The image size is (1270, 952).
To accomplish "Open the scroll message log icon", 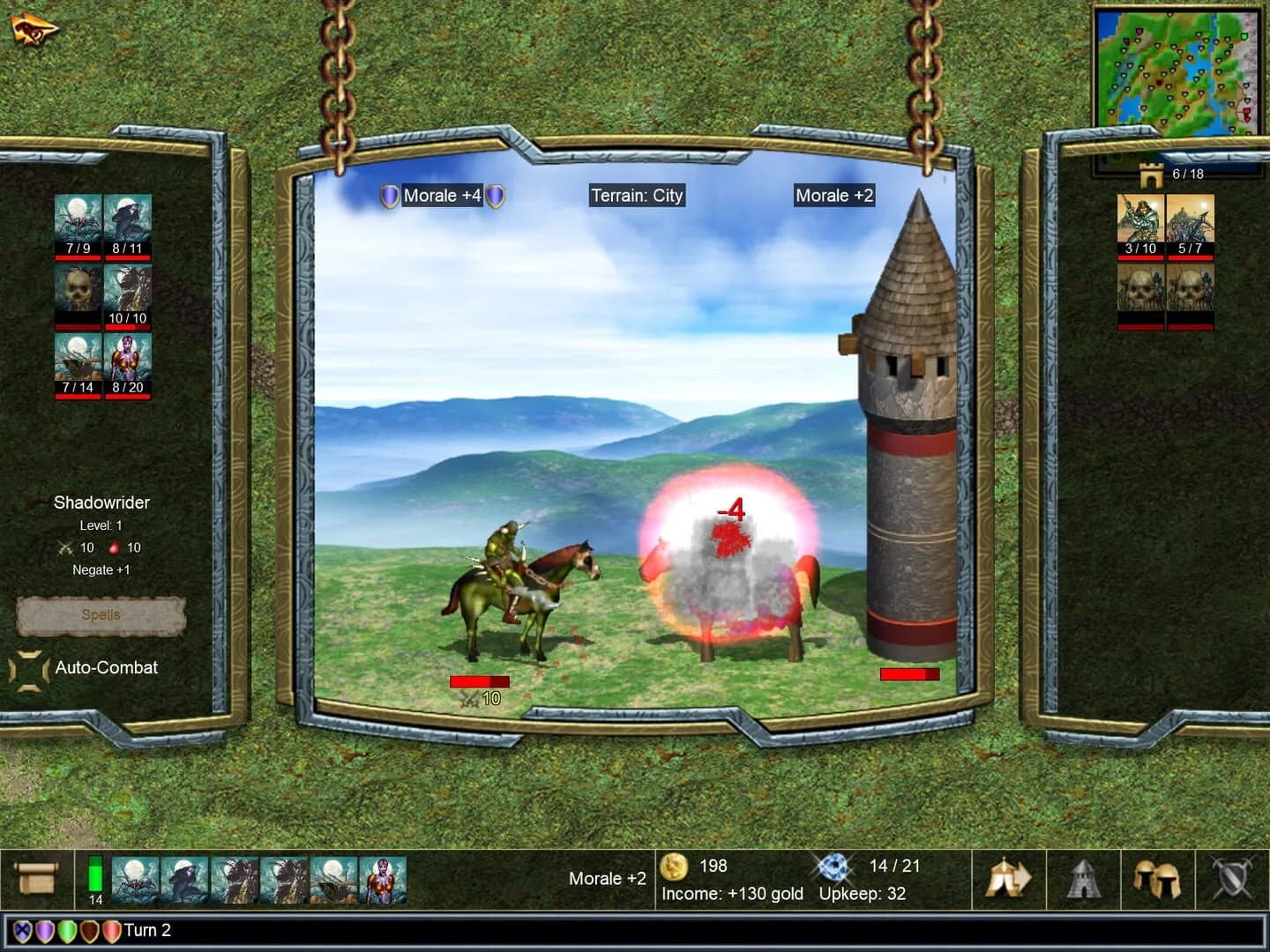I will [x=37, y=879].
